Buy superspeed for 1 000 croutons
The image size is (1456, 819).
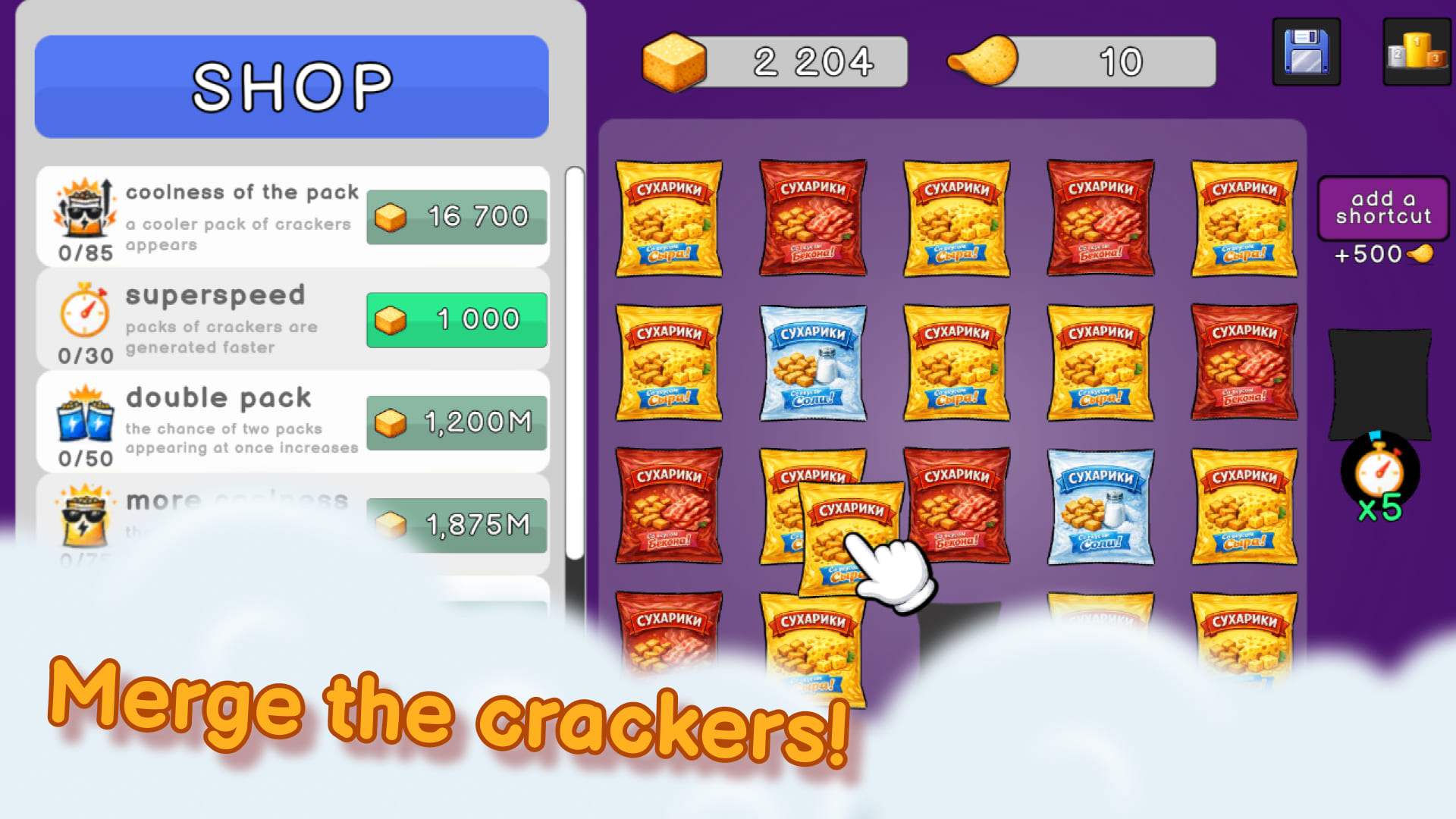[x=456, y=319]
